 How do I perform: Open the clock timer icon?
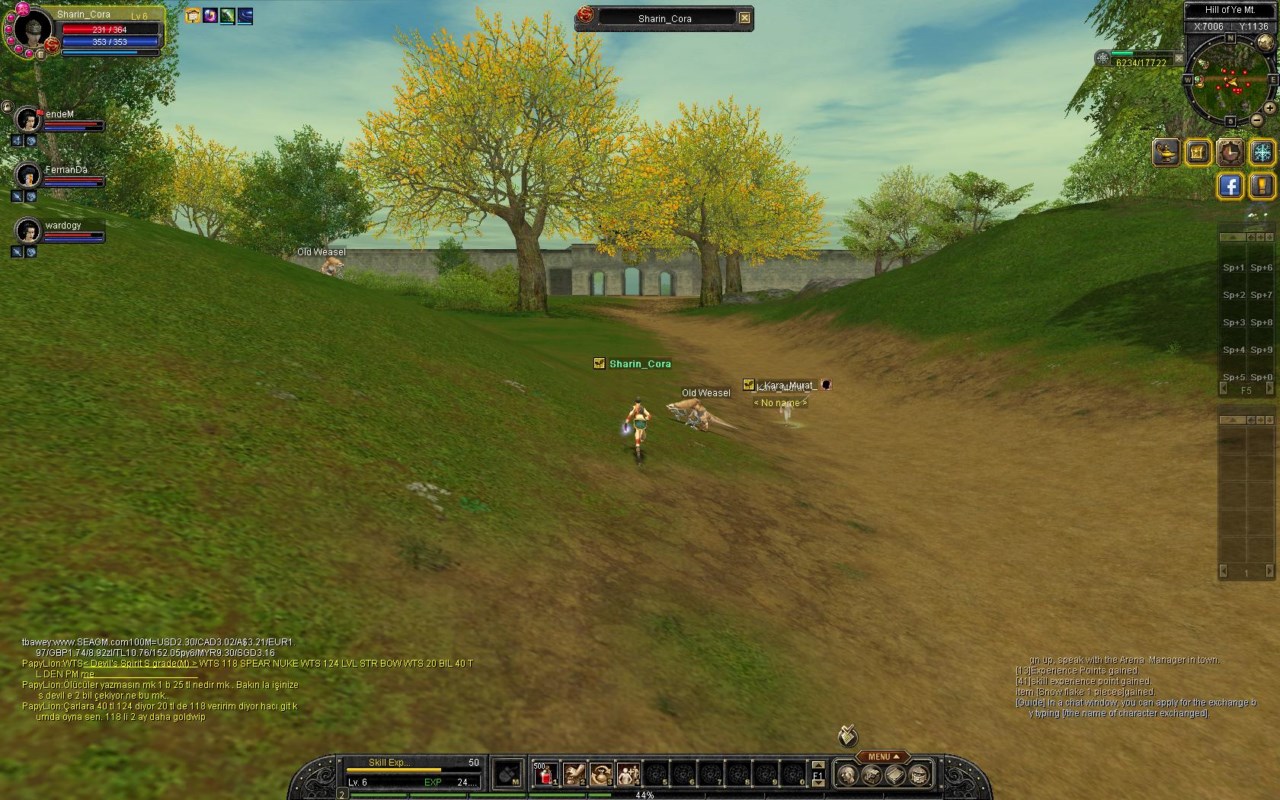(1230, 152)
